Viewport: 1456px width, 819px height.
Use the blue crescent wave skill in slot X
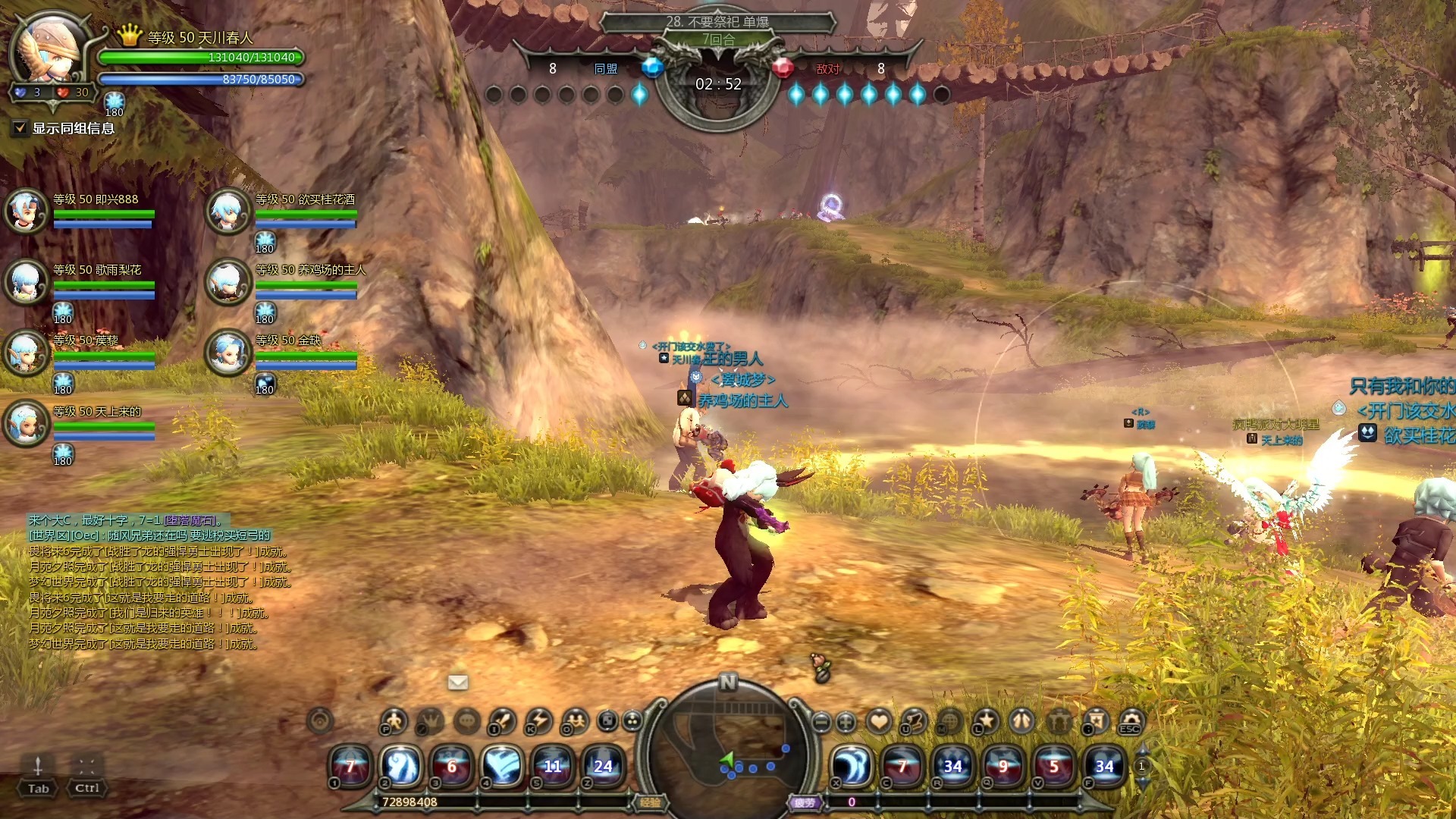[x=852, y=766]
